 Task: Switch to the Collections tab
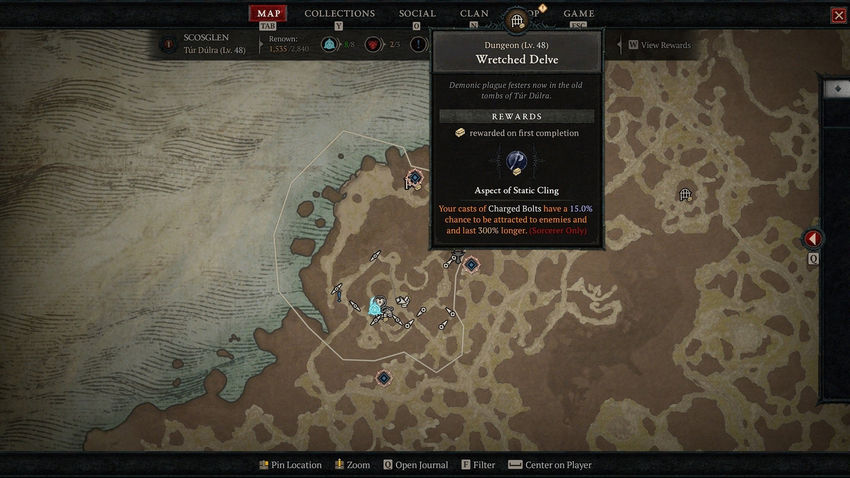point(339,14)
